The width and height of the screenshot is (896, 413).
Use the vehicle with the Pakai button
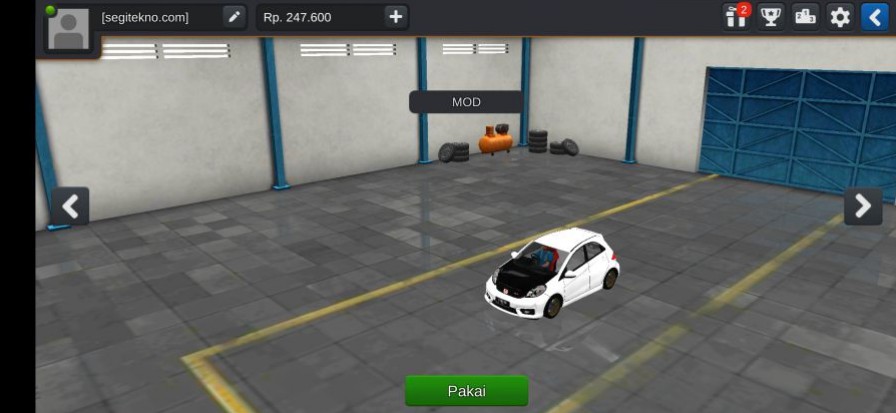[x=466, y=391]
